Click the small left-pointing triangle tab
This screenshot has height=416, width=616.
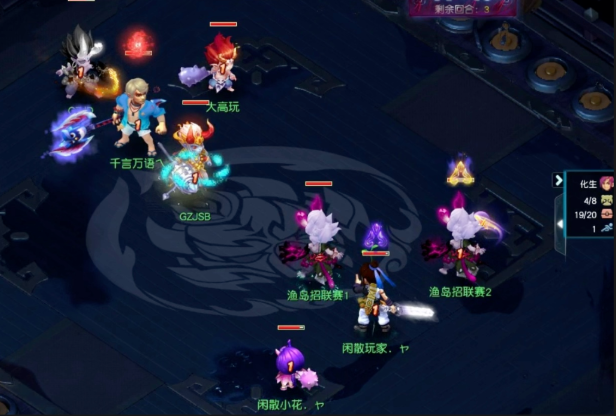point(560,224)
